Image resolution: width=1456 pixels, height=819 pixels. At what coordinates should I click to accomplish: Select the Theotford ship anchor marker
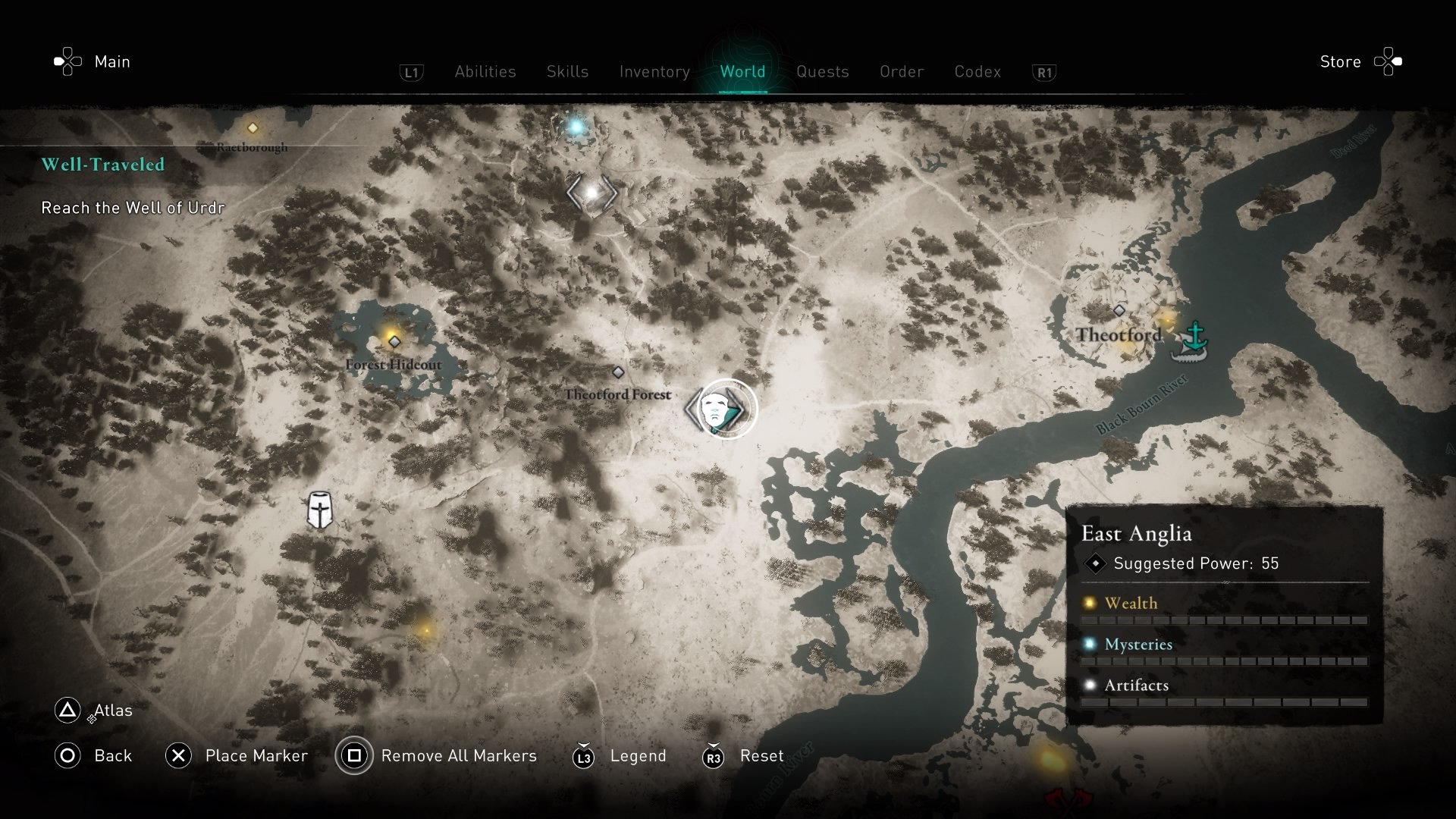[x=1192, y=340]
